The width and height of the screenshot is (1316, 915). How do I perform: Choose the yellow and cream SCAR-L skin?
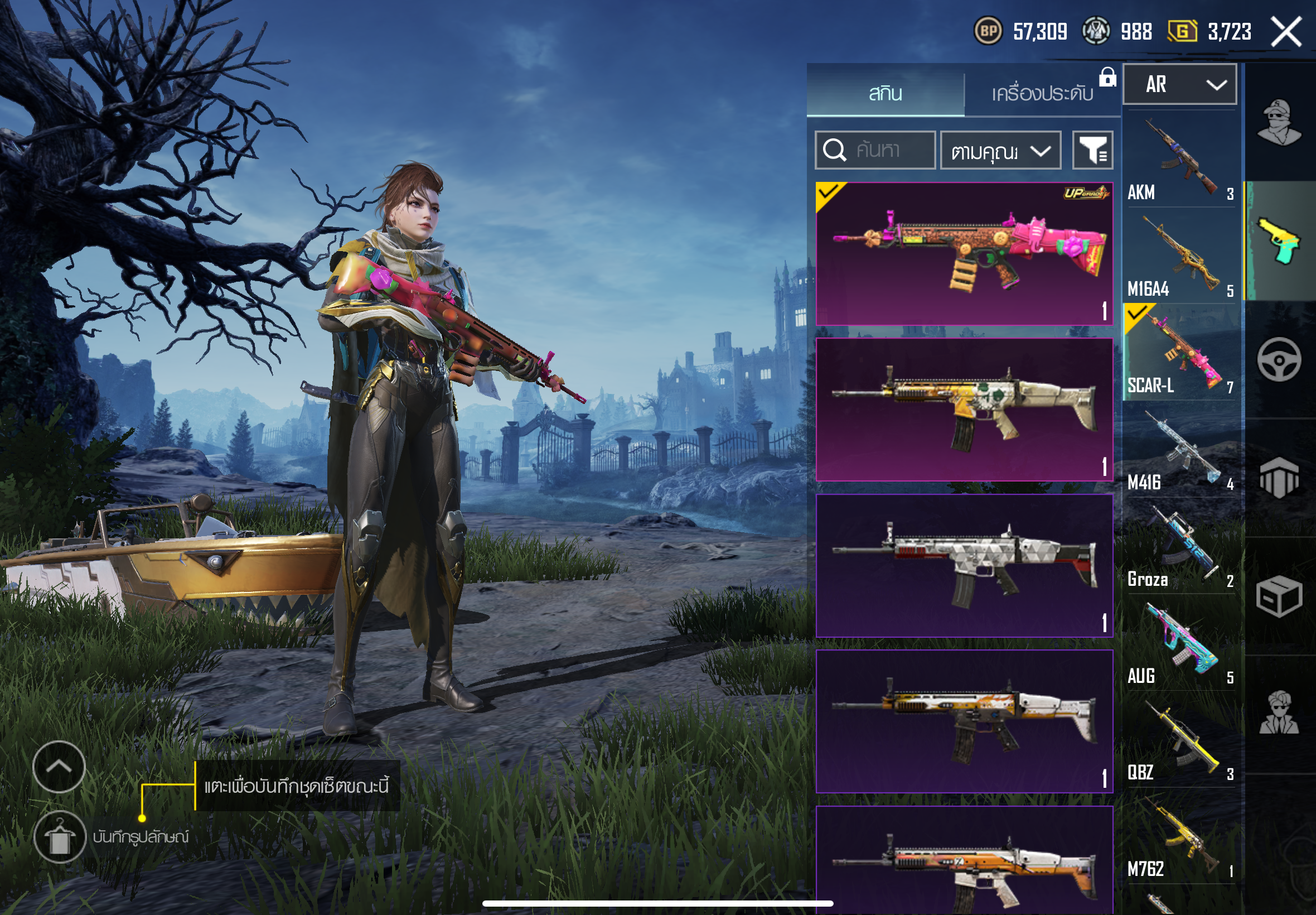964,410
